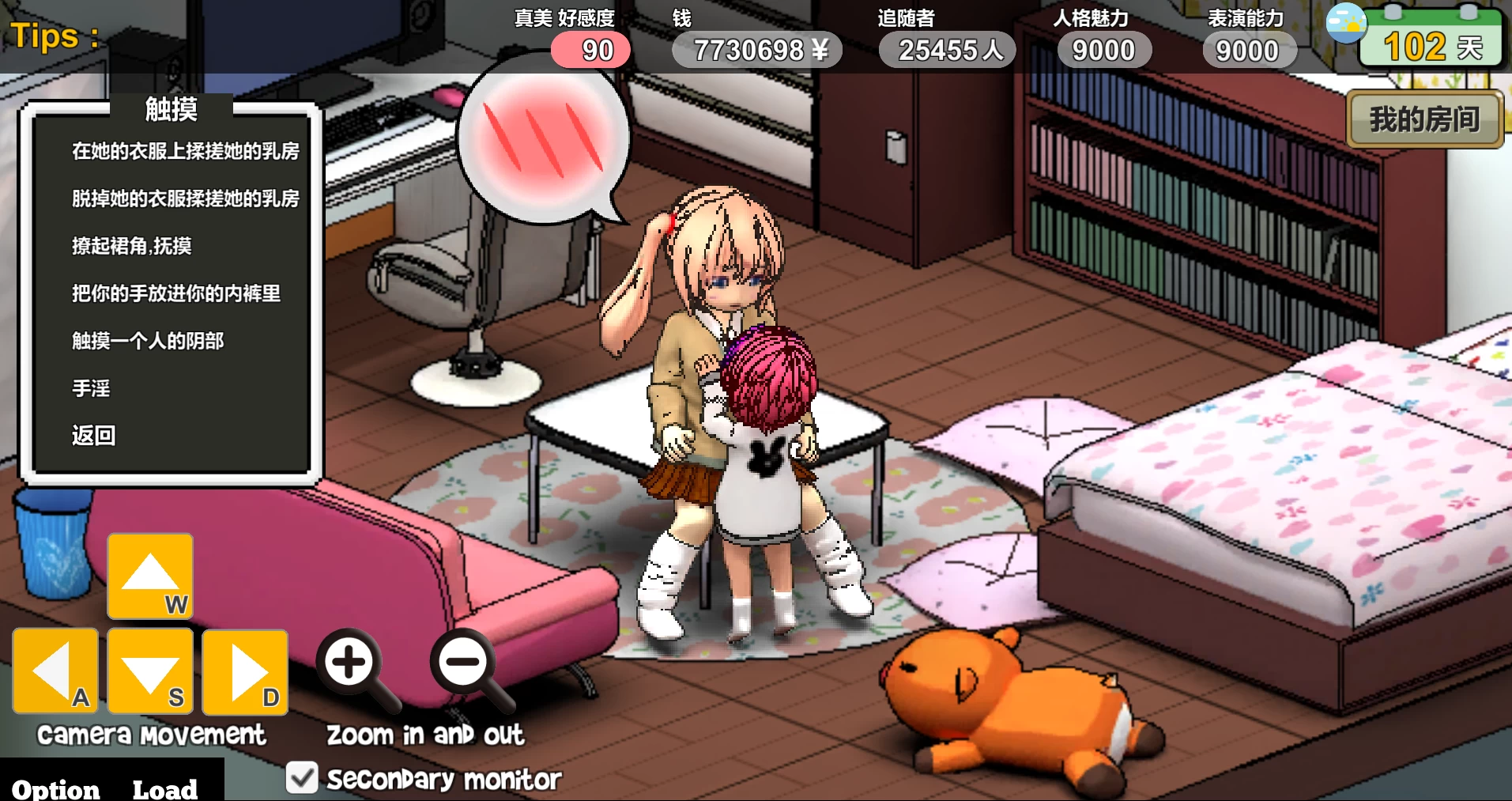The width and height of the screenshot is (1512, 801).
Task: Choose 返回 to leave the menu
Action: (x=94, y=436)
